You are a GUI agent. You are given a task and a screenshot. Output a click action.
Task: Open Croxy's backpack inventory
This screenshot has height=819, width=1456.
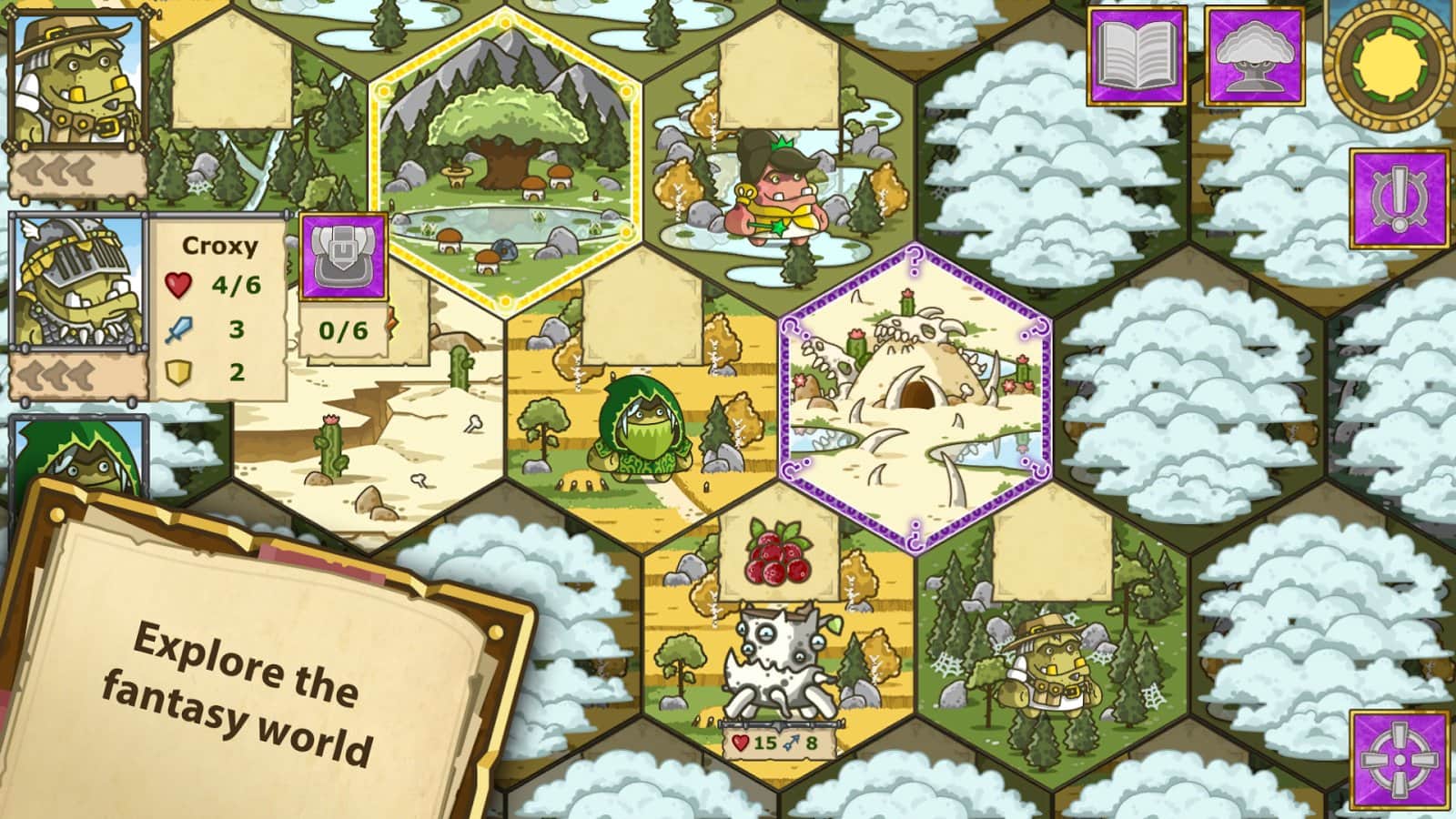coord(342,255)
